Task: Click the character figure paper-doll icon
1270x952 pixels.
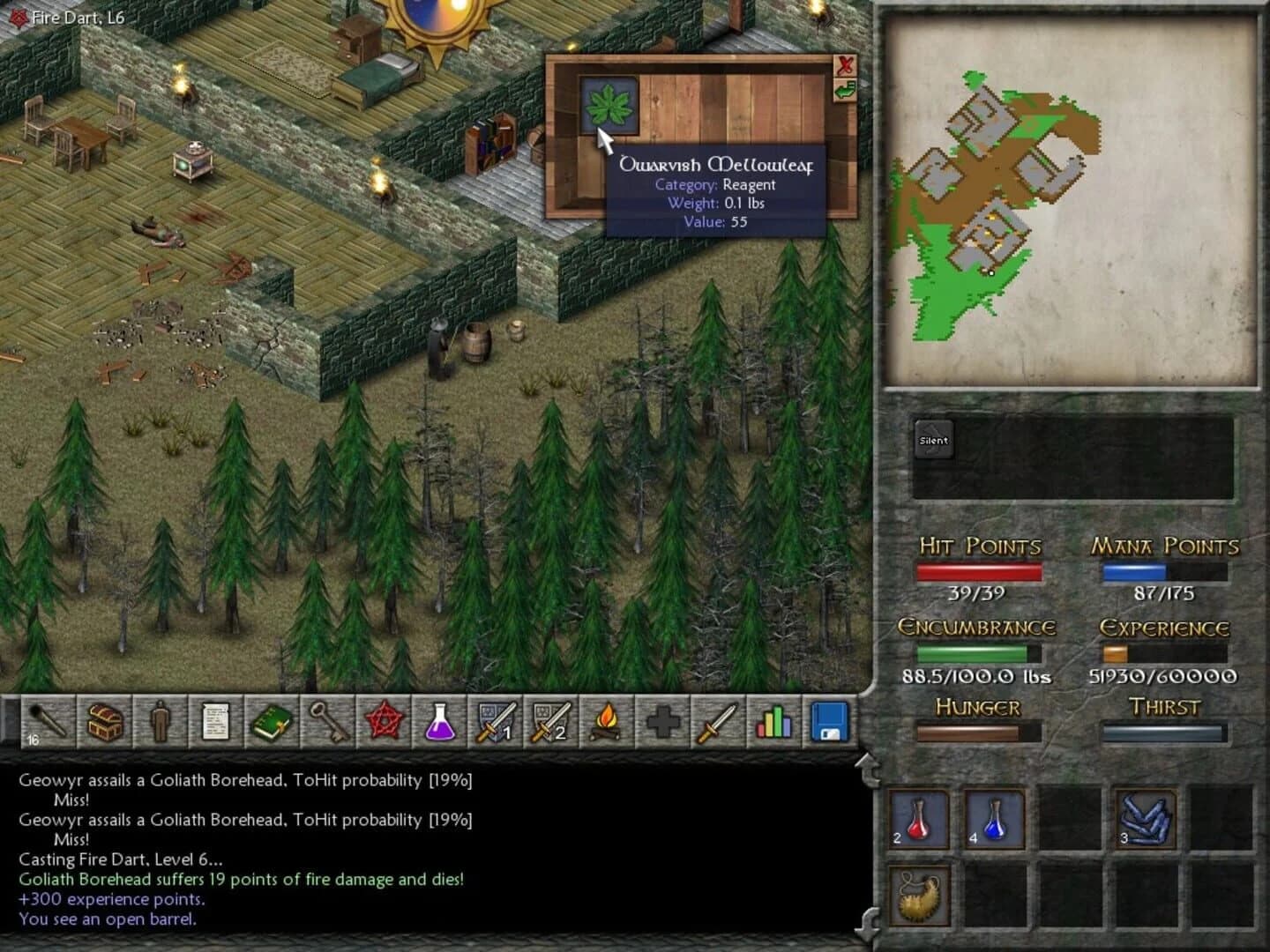Action: (160, 722)
